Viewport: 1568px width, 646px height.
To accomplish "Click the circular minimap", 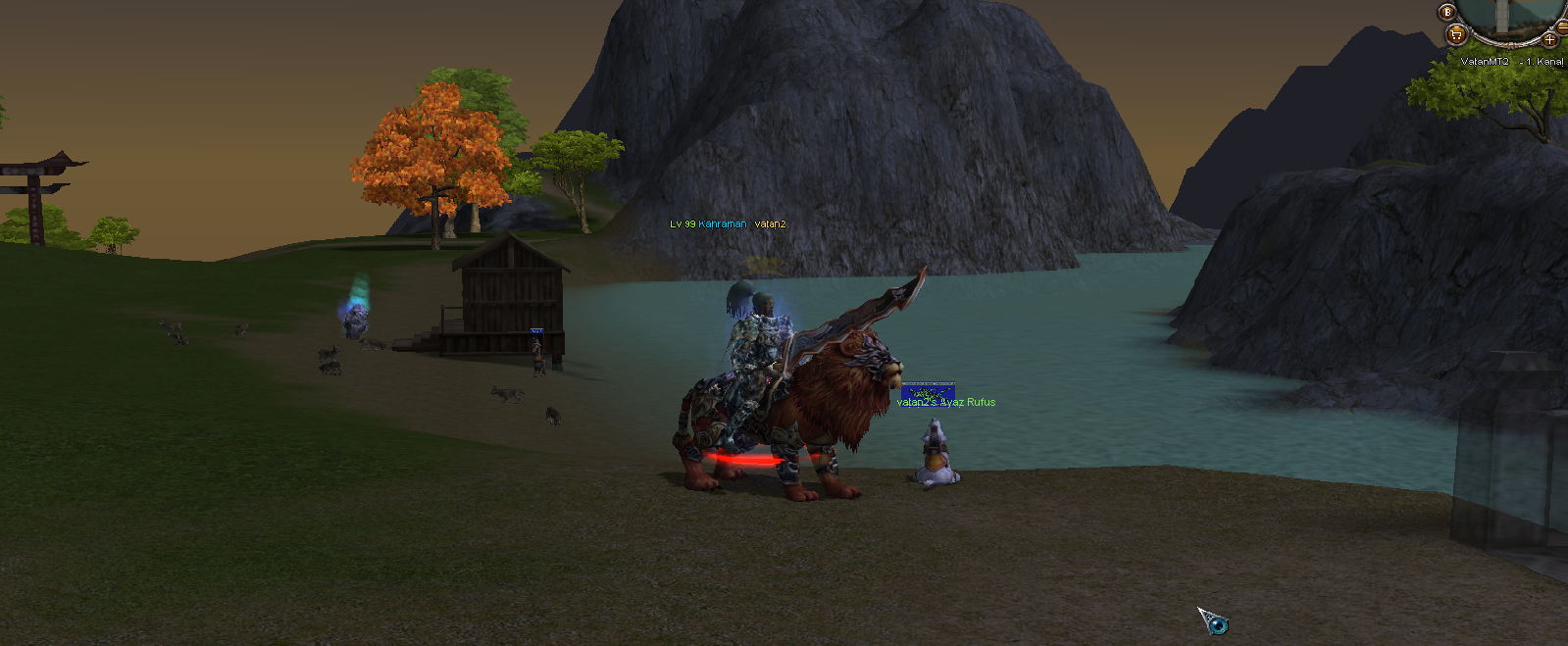I will (1506, 15).
